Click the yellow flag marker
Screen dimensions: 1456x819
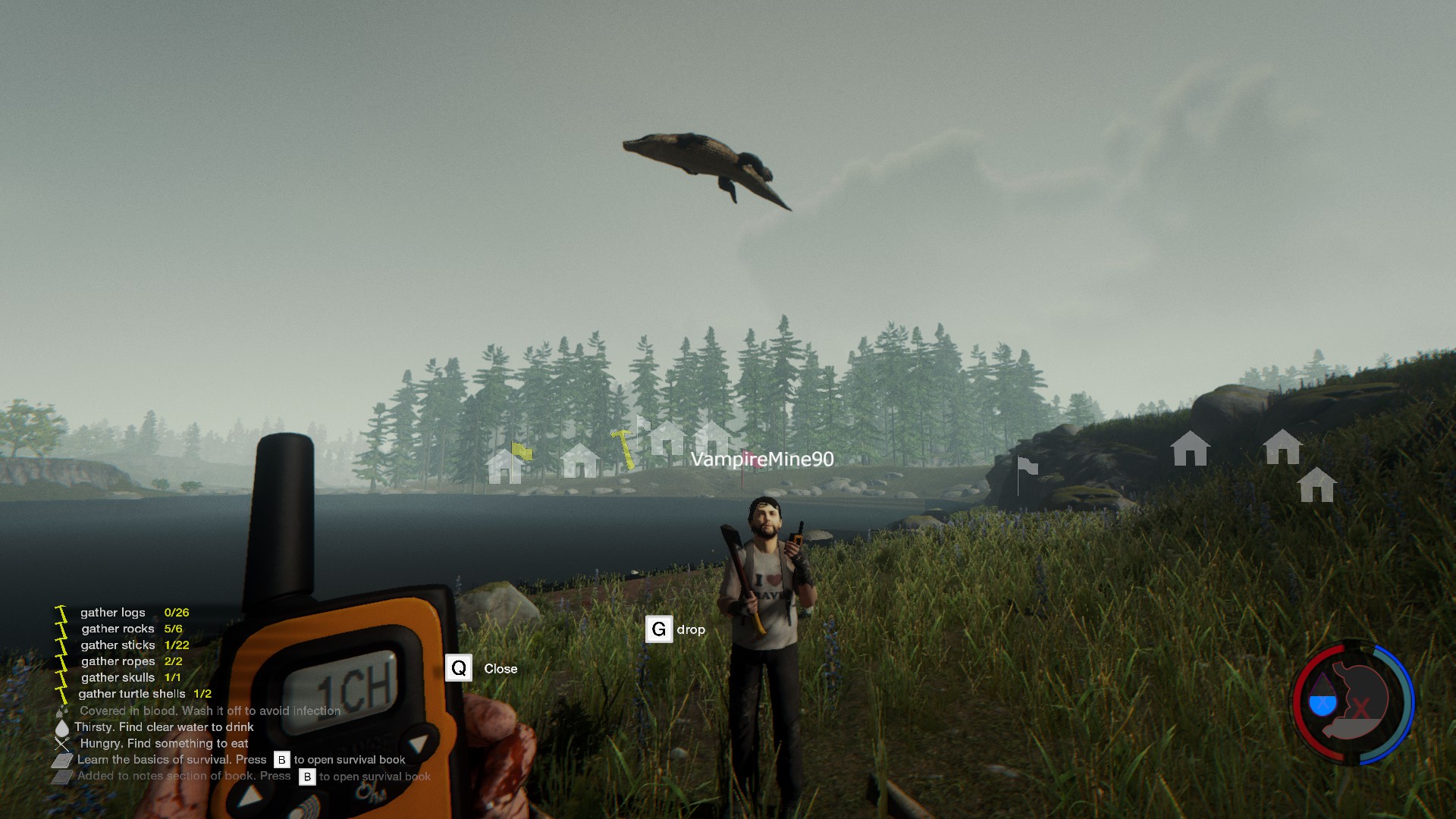pyautogui.click(x=522, y=452)
